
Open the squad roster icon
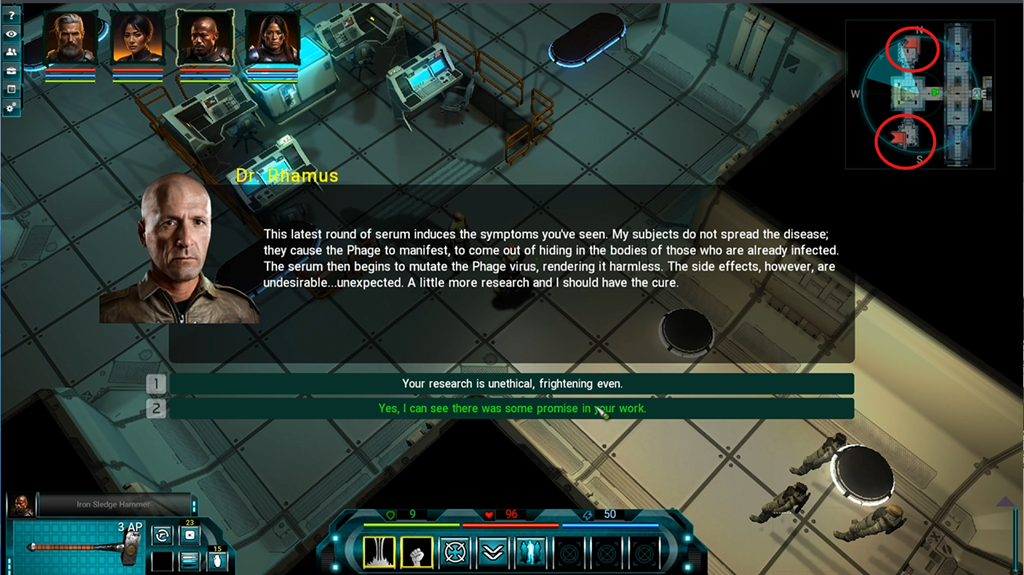pyautogui.click(x=11, y=52)
